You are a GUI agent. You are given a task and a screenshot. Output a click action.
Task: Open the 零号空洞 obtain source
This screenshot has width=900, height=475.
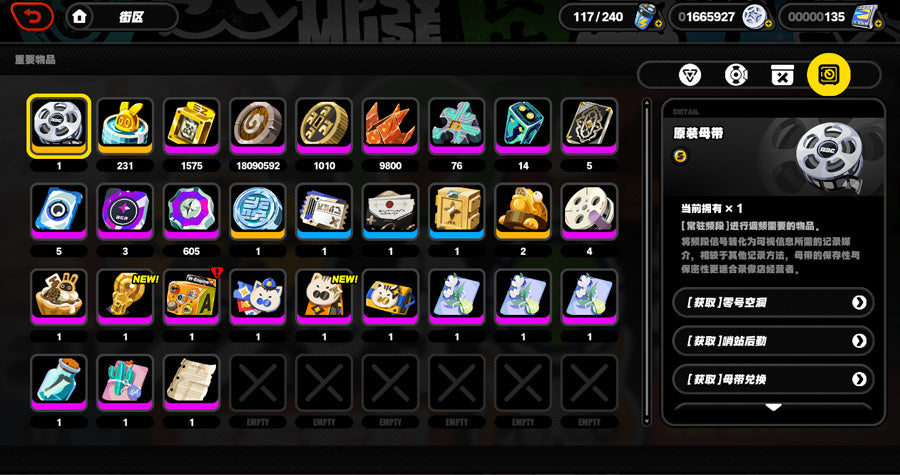pyautogui.click(x=773, y=302)
